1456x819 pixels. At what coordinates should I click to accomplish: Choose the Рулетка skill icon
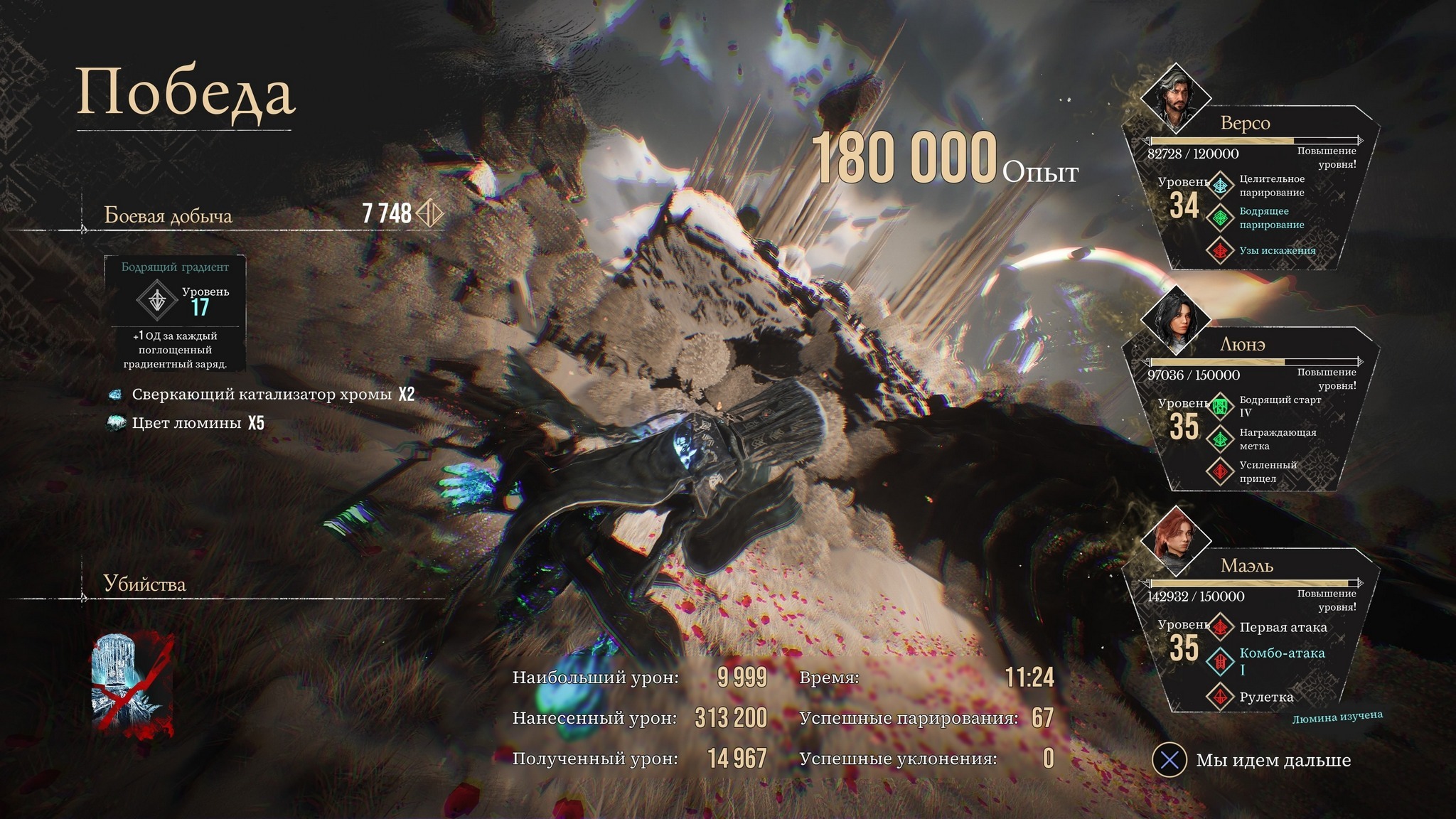(x=1221, y=697)
